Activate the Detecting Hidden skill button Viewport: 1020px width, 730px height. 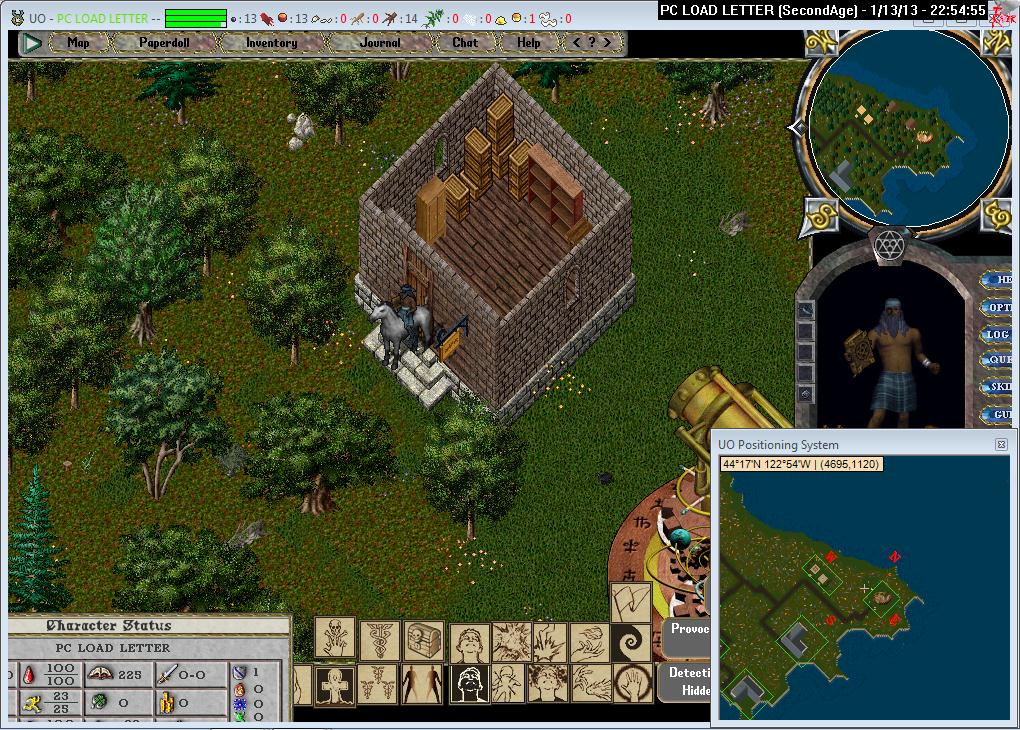686,682
